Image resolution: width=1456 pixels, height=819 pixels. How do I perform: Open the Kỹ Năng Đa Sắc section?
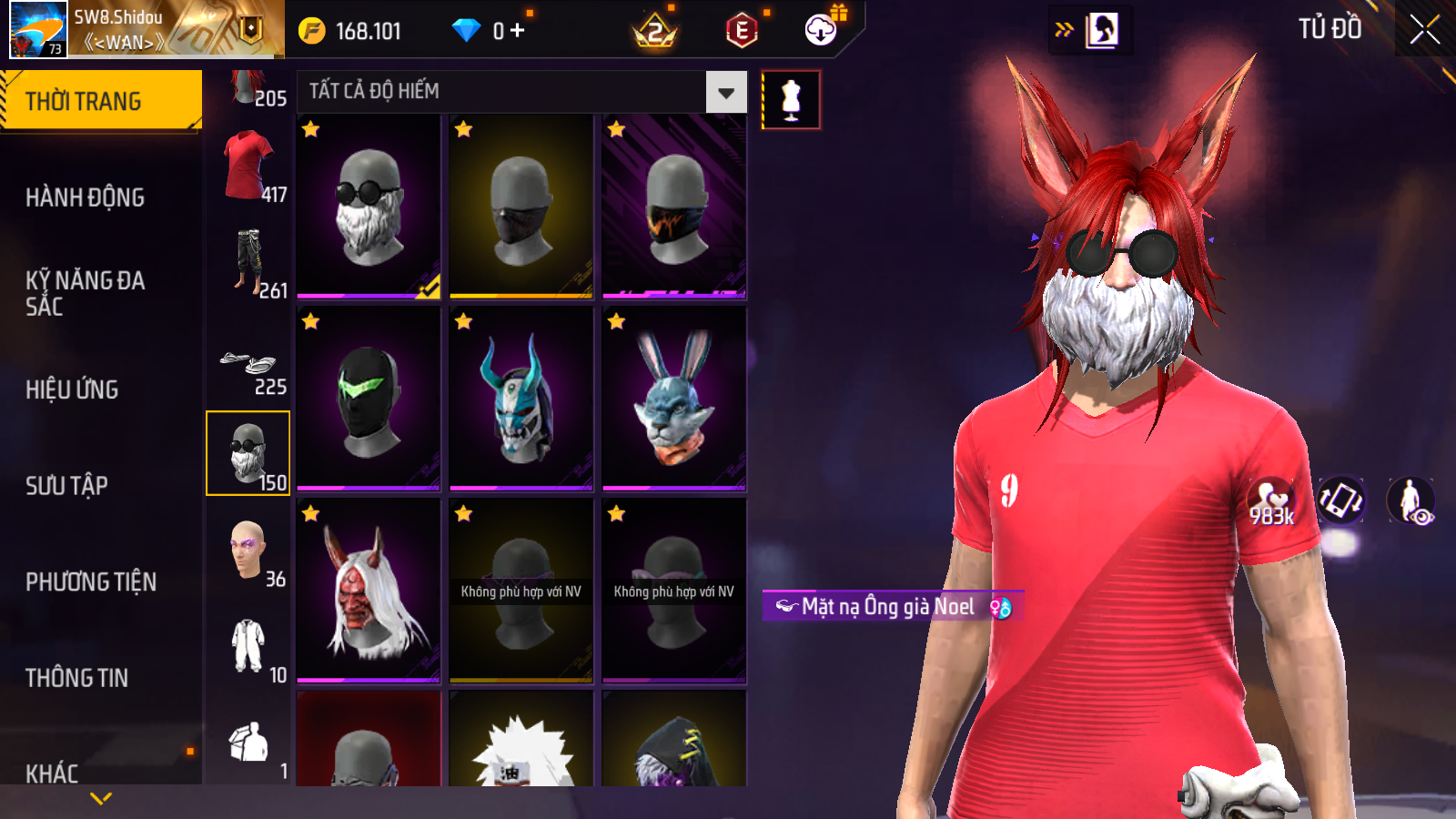pyautogui.click(x=86, y=293)
